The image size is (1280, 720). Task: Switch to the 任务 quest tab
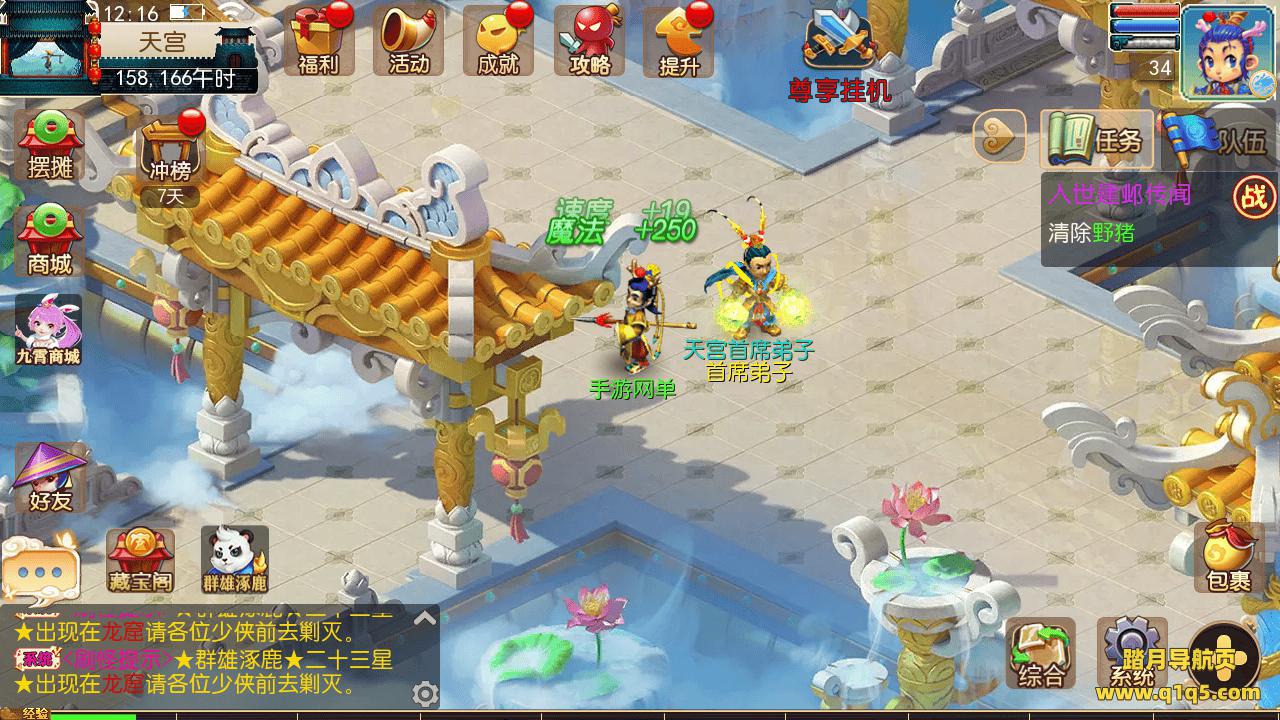1097,139
